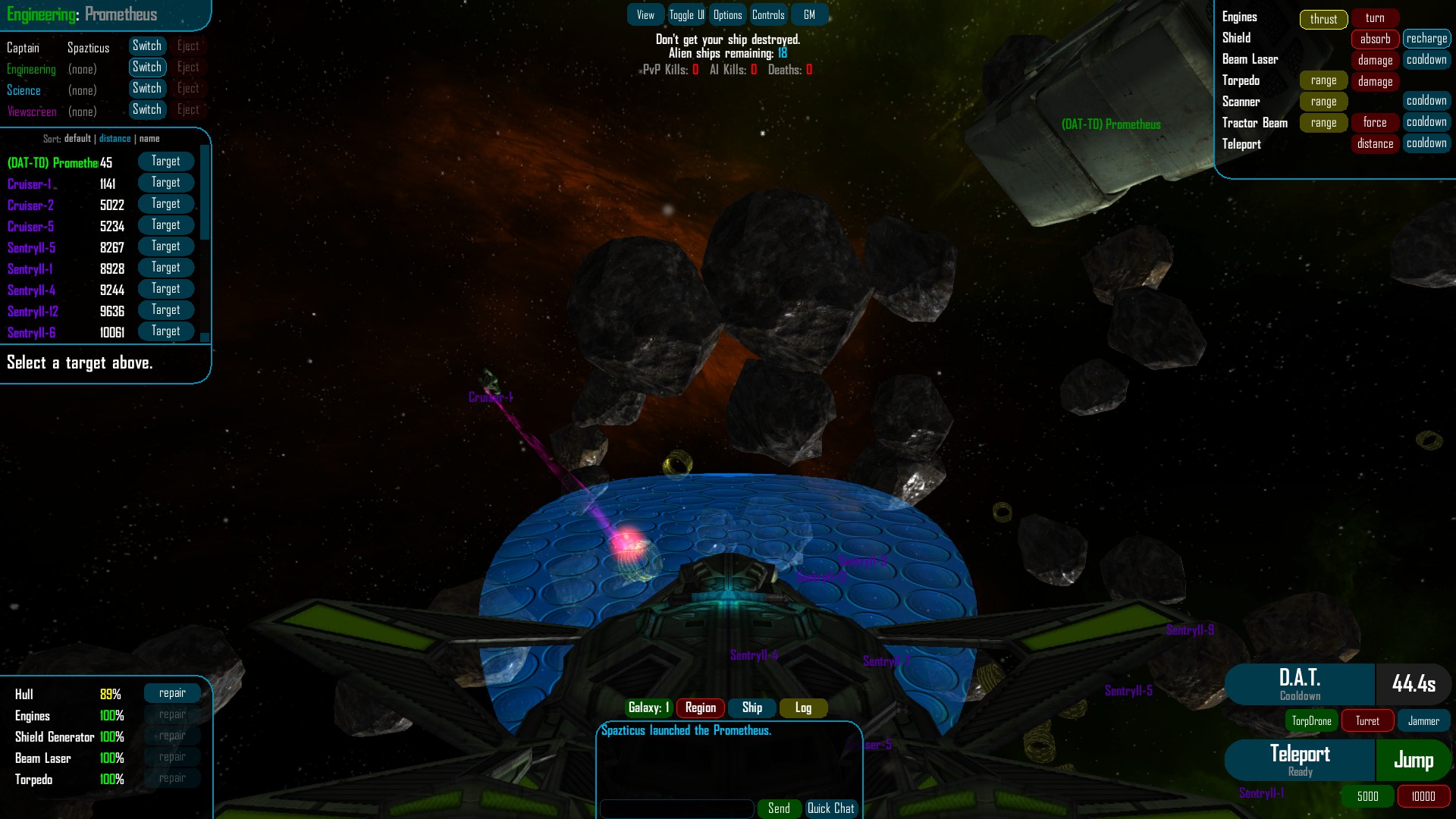Image resolution: width=1456 pixels, height=819 pixels.
Task: Switch to the Region chat tab
Action: (699, 708)
